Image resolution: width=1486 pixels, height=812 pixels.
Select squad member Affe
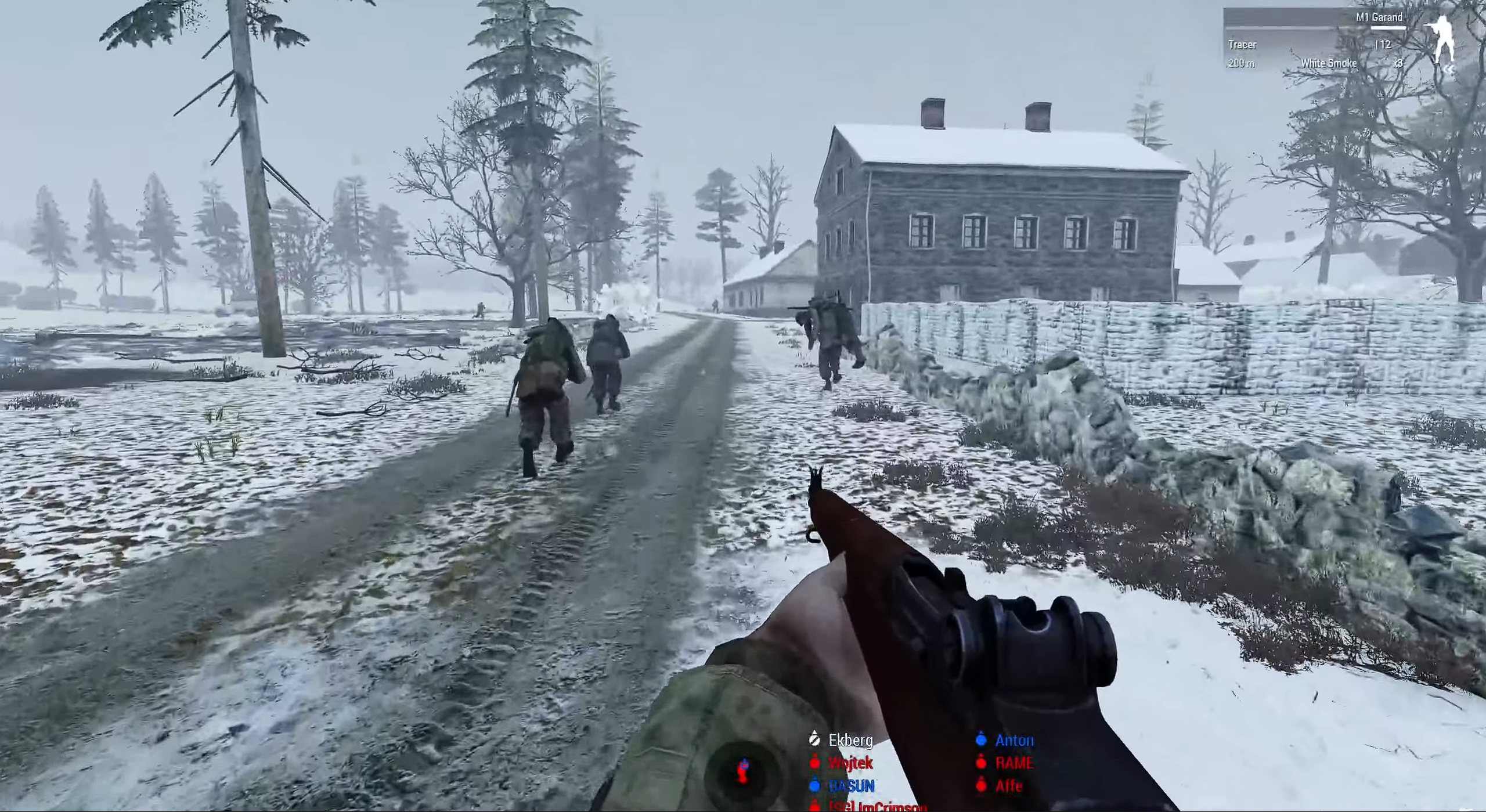(x=1008, y=786)
